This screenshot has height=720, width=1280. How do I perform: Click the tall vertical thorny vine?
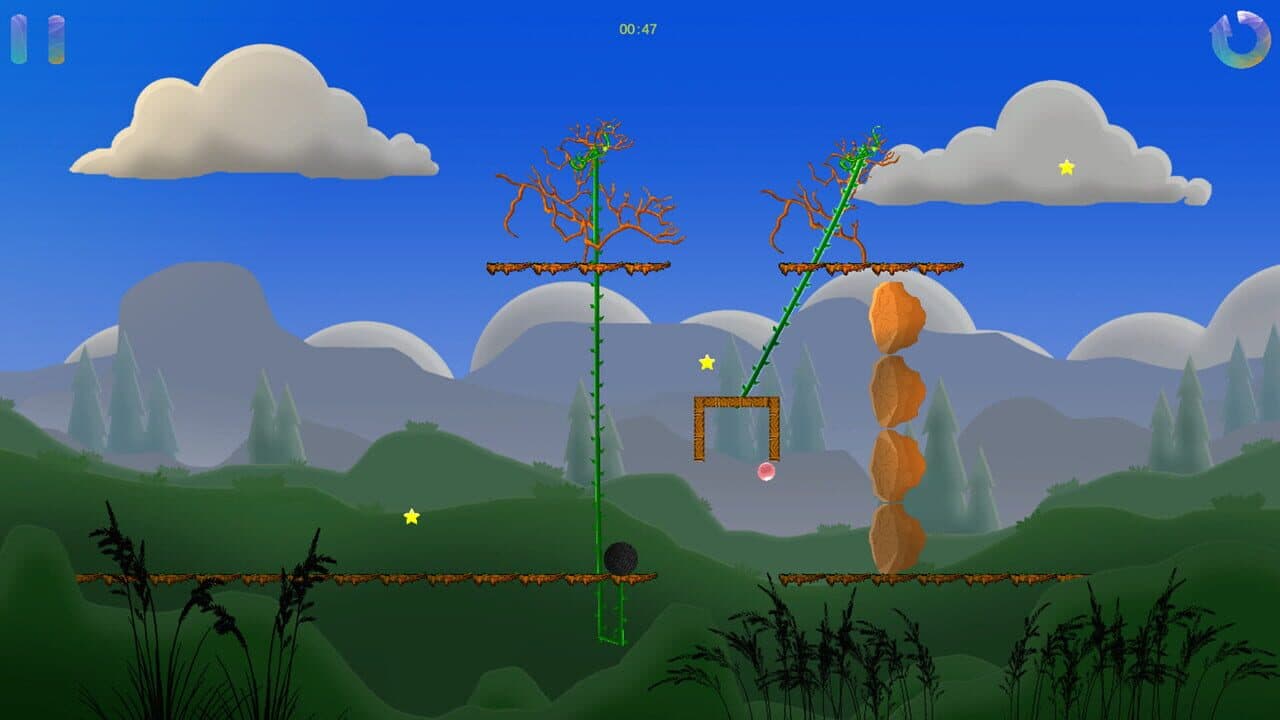pyautogui.click(x=595, y=400)
